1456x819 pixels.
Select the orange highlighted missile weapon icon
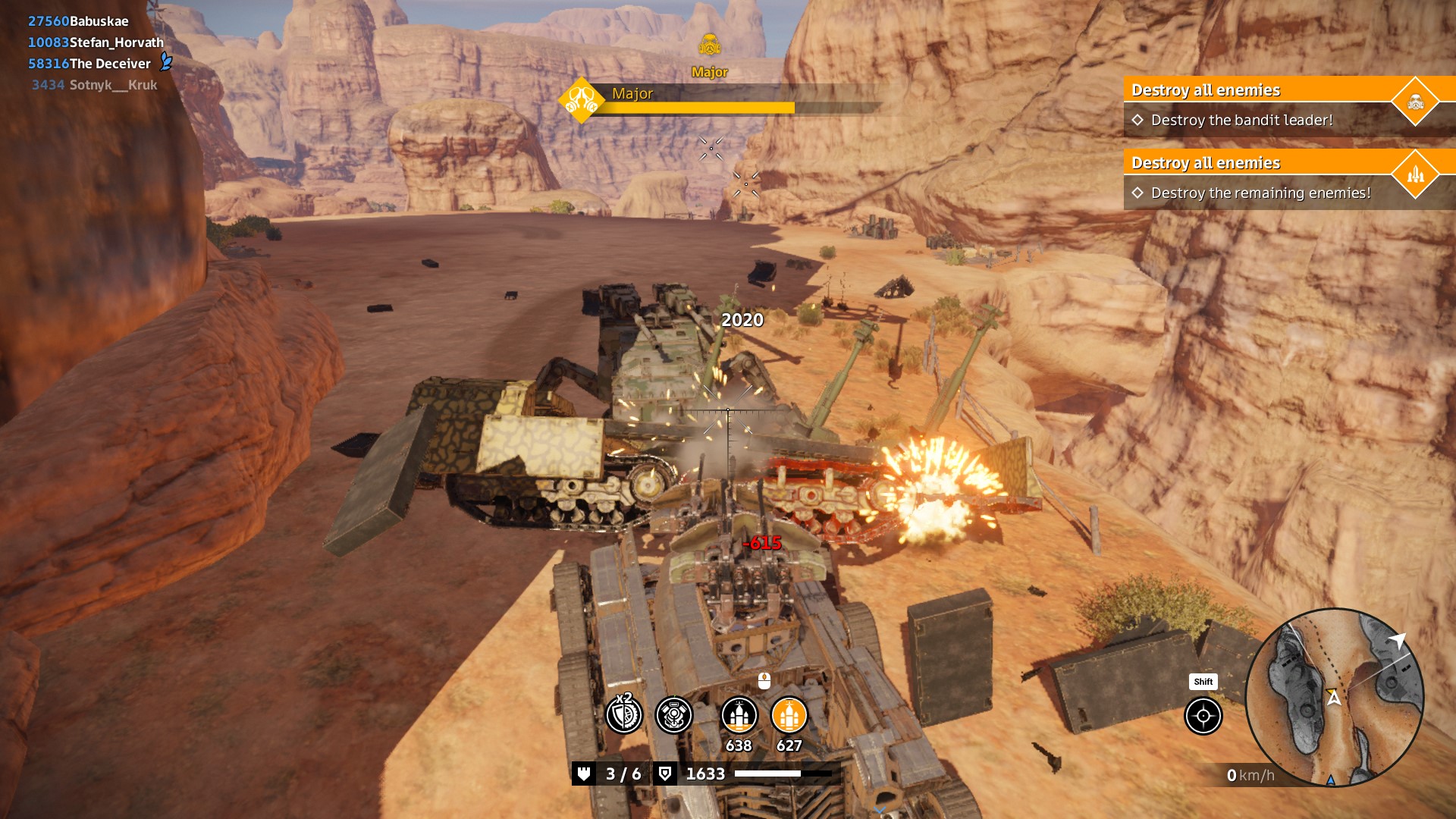[x=789, y=715]
